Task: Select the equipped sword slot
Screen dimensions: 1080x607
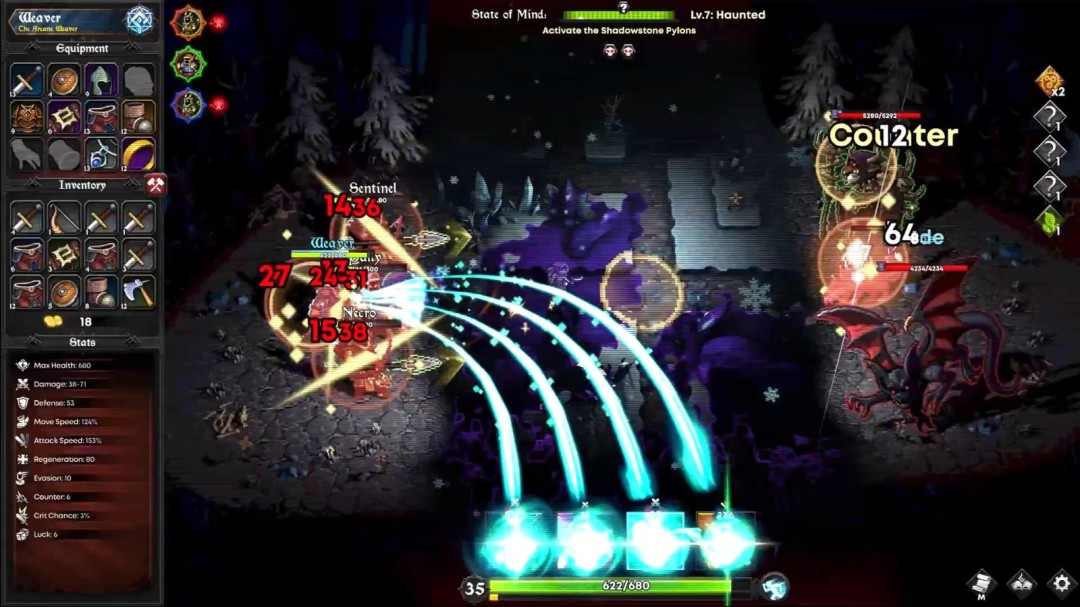Action: click(27, 82)
